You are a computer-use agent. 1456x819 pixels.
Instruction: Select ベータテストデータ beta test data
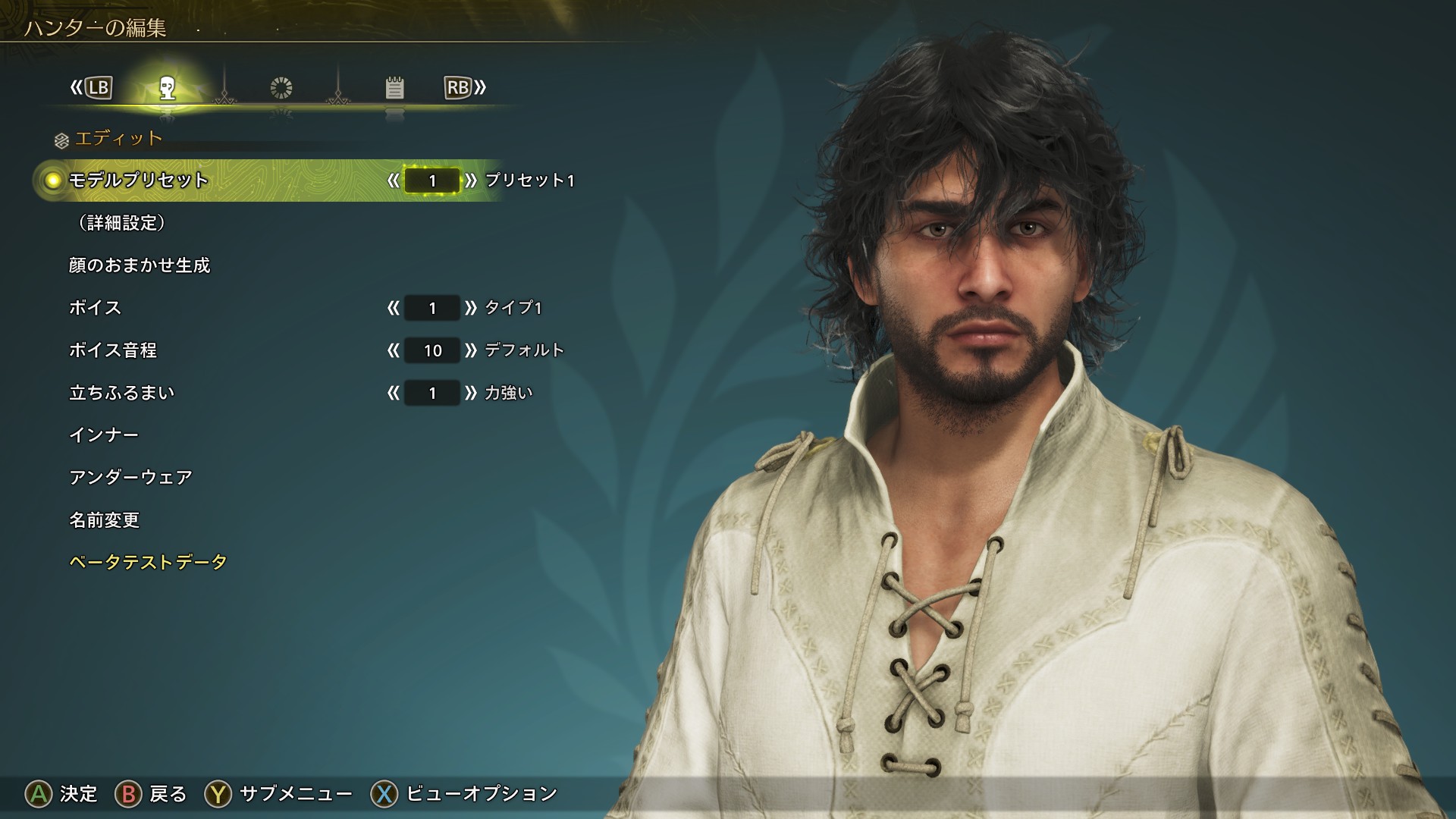(x=148, y=563)
